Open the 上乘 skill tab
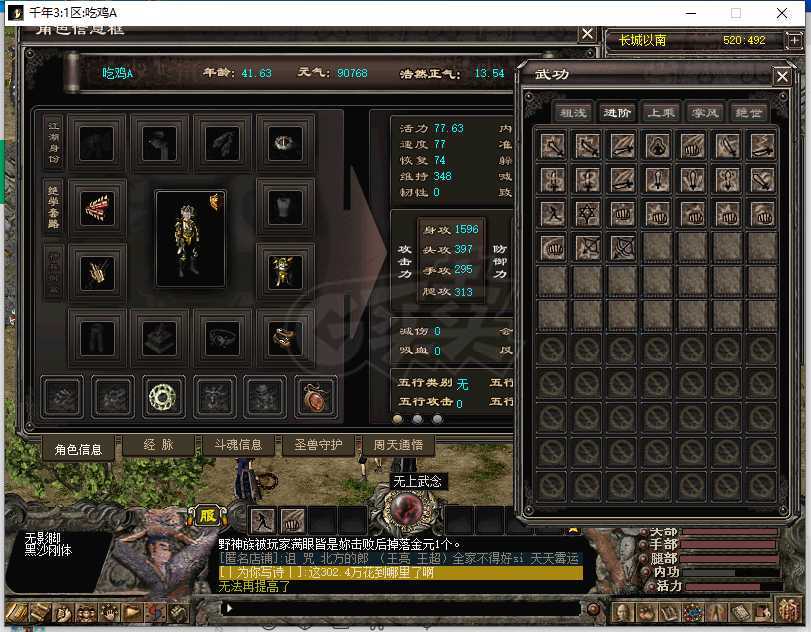The image size is (811, 632). [x=660, y=113]
